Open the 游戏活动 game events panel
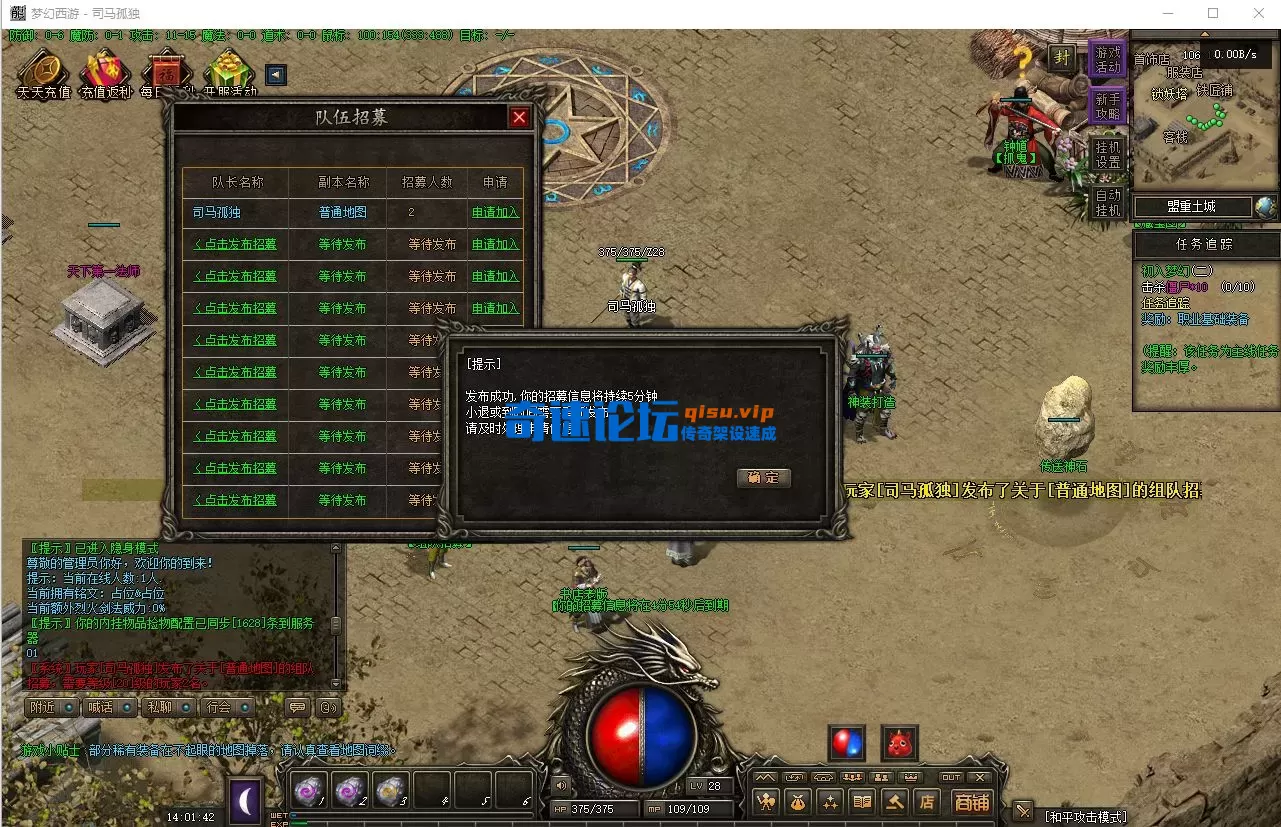Viewport: 1281px width, 827px height. (x=1106, y=60)
